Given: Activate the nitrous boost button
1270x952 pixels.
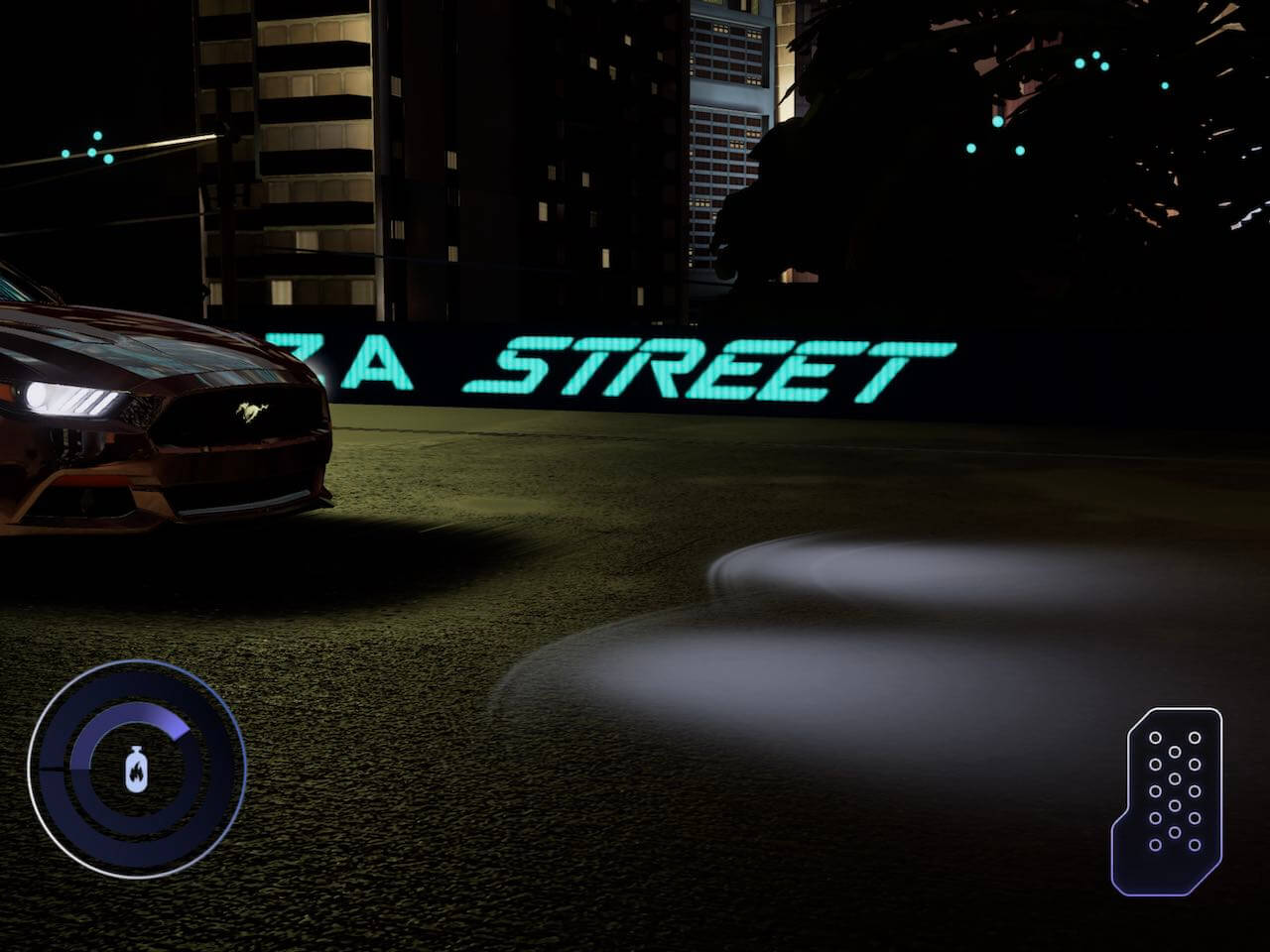Looking at the screenshot, I should (137, 769).
